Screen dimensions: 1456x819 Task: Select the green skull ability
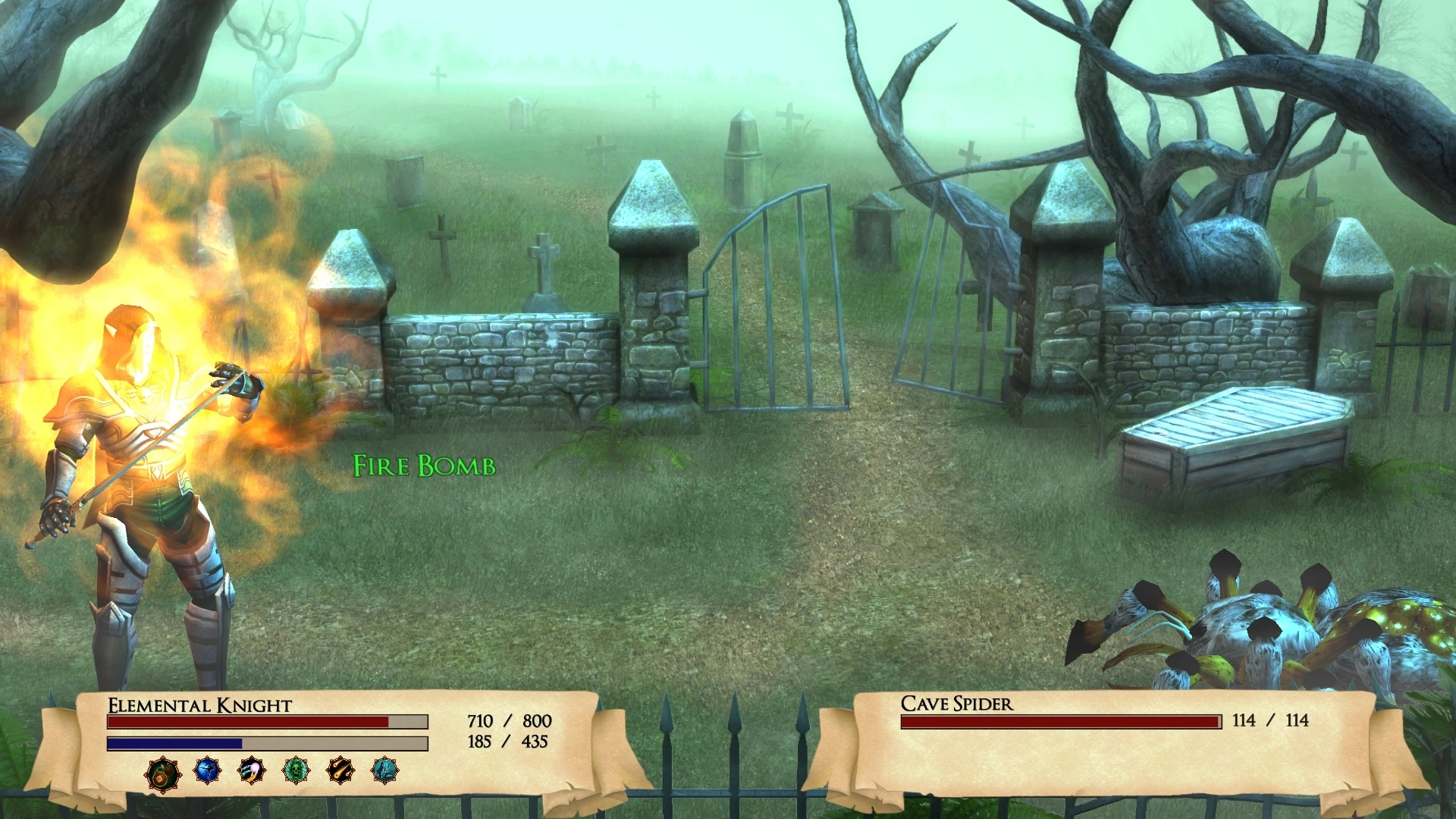tap(296, 771)
